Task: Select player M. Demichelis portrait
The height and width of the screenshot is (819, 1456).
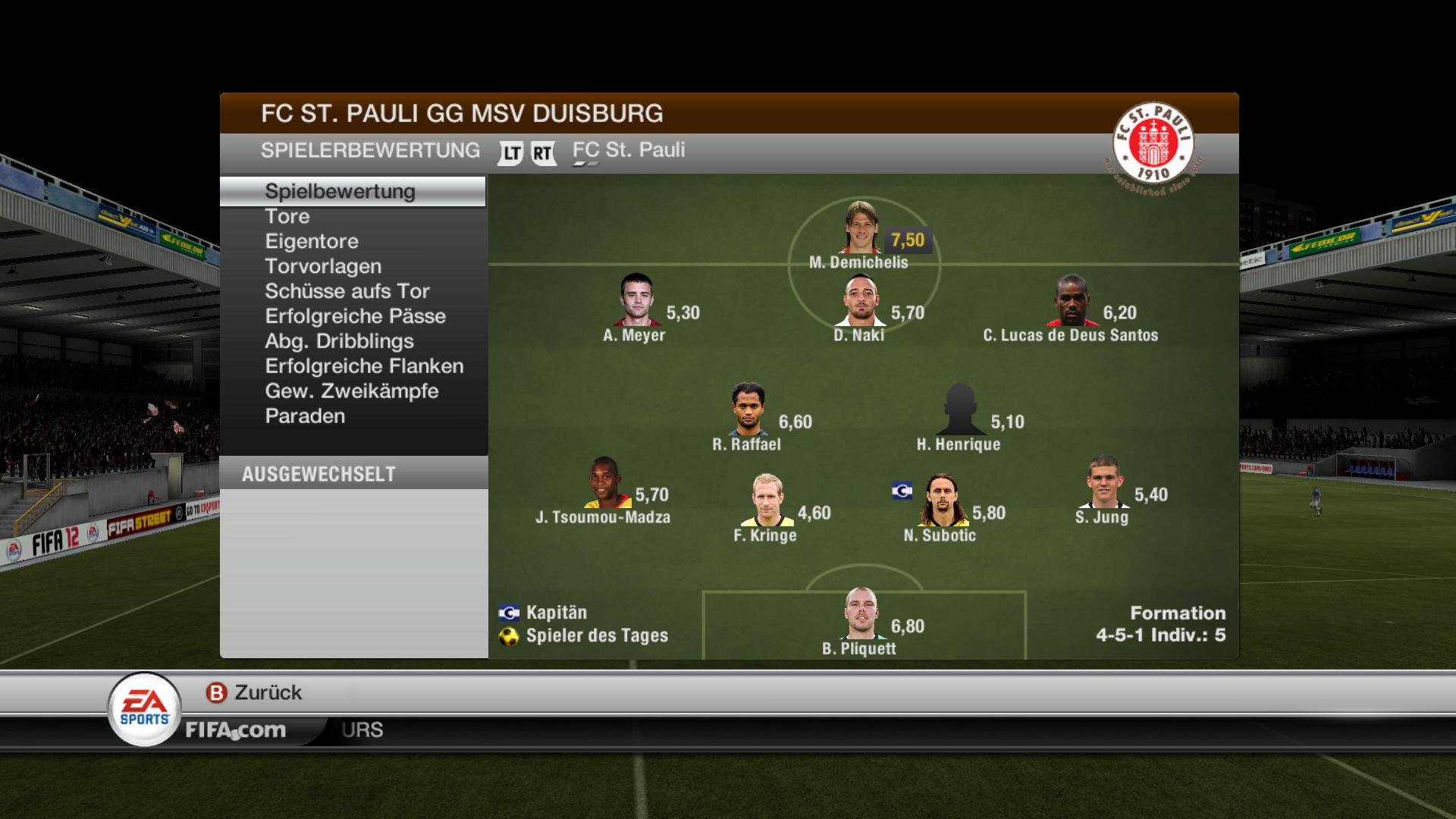Action: pyautogui.click(x=860, y=227)
